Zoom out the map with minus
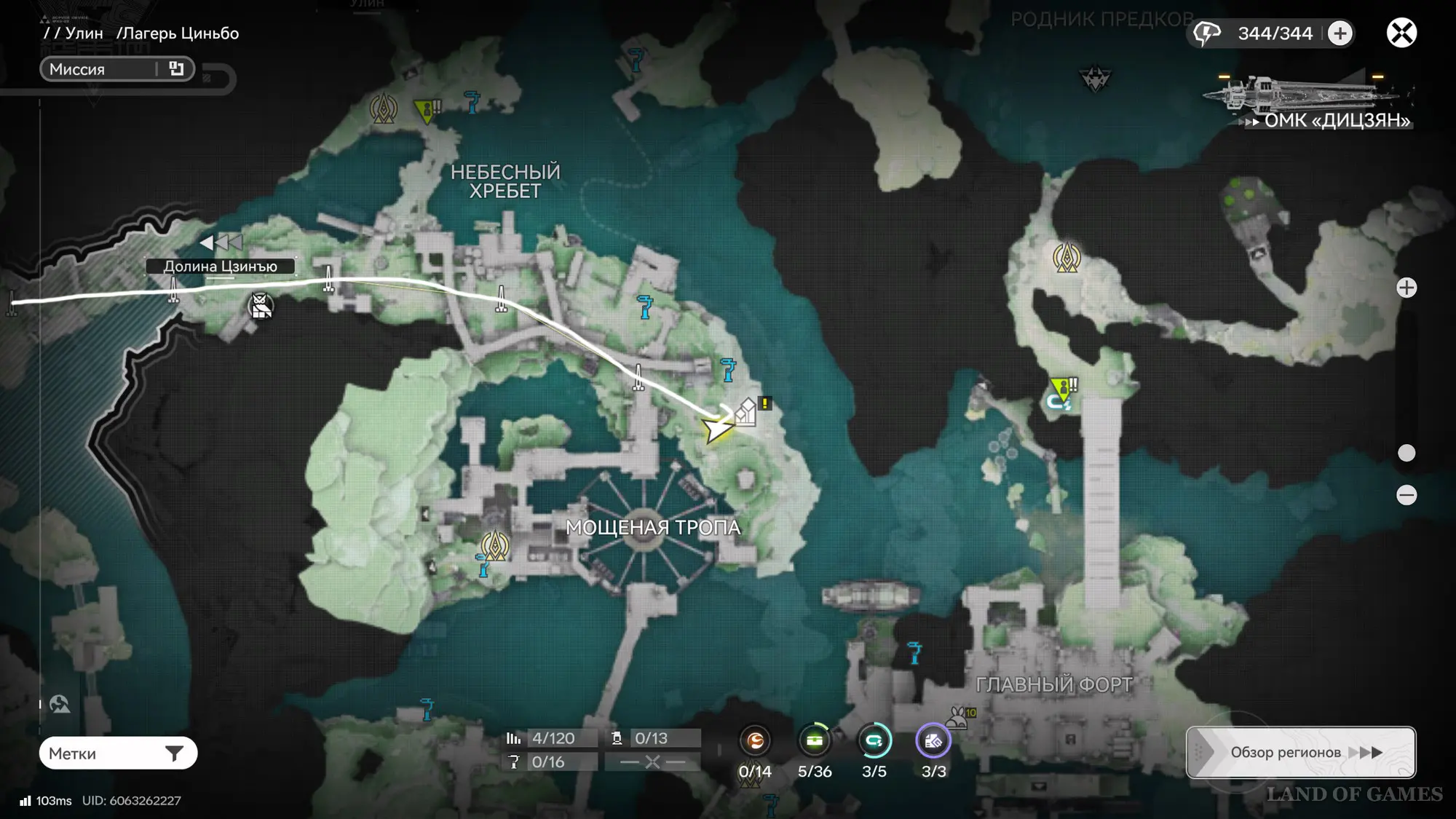The height and width of the screenshot is (819, 1456). click(1406, 496)
